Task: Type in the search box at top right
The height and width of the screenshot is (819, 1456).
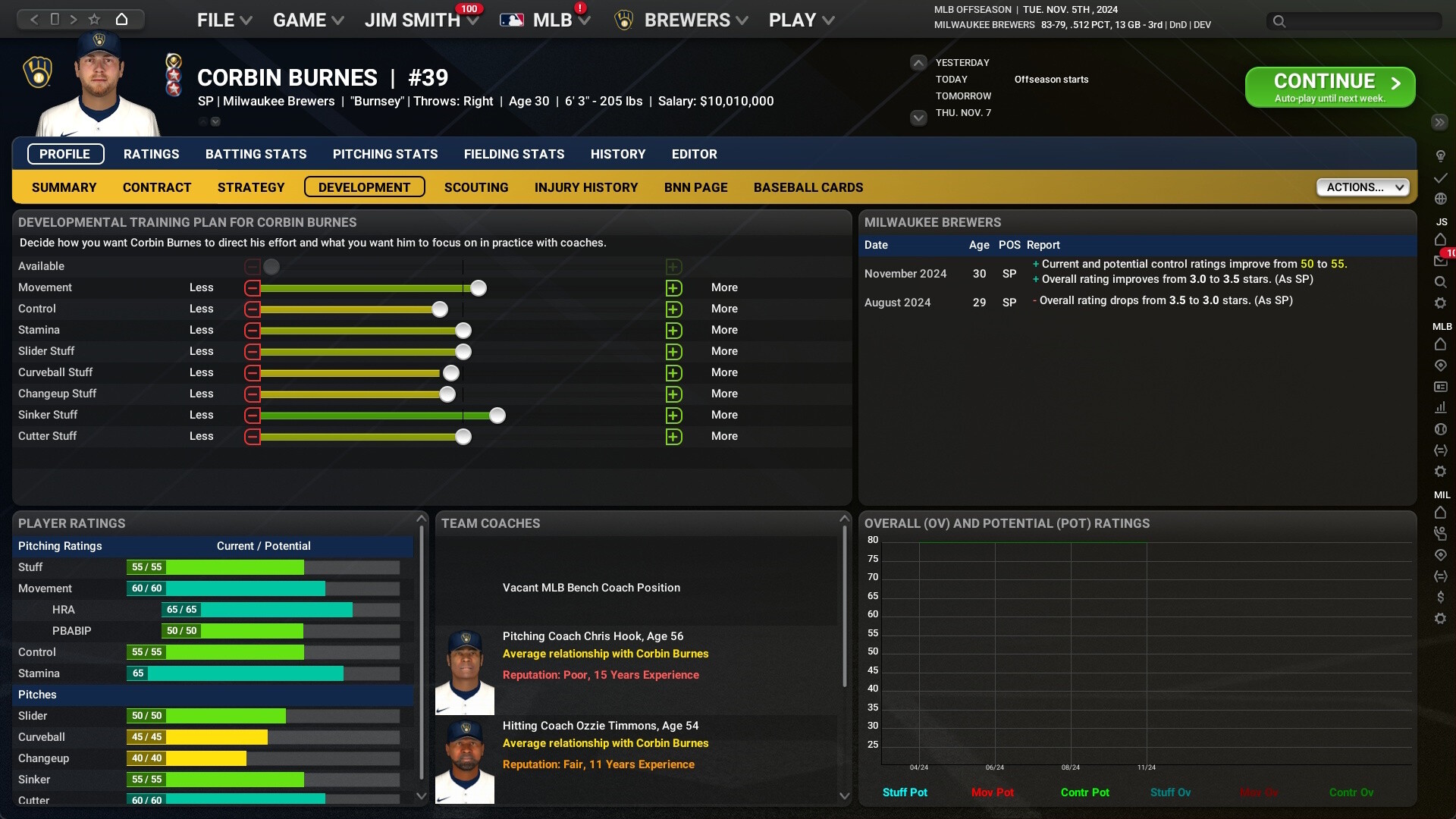Action: 1357,22
